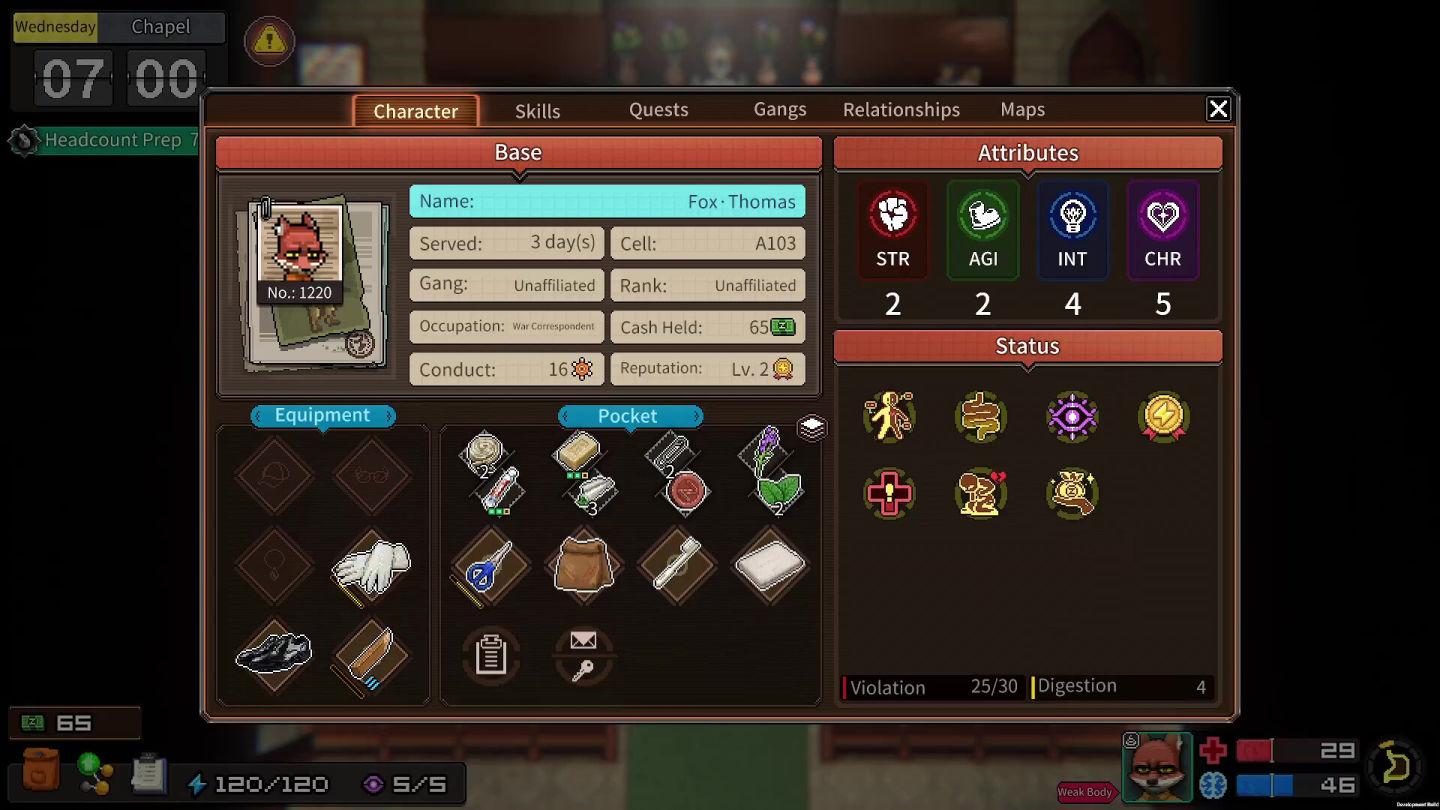Screen dimensions: 1440x810
Task: Select the CHR attribute icon
Action: click(1162, 215)
